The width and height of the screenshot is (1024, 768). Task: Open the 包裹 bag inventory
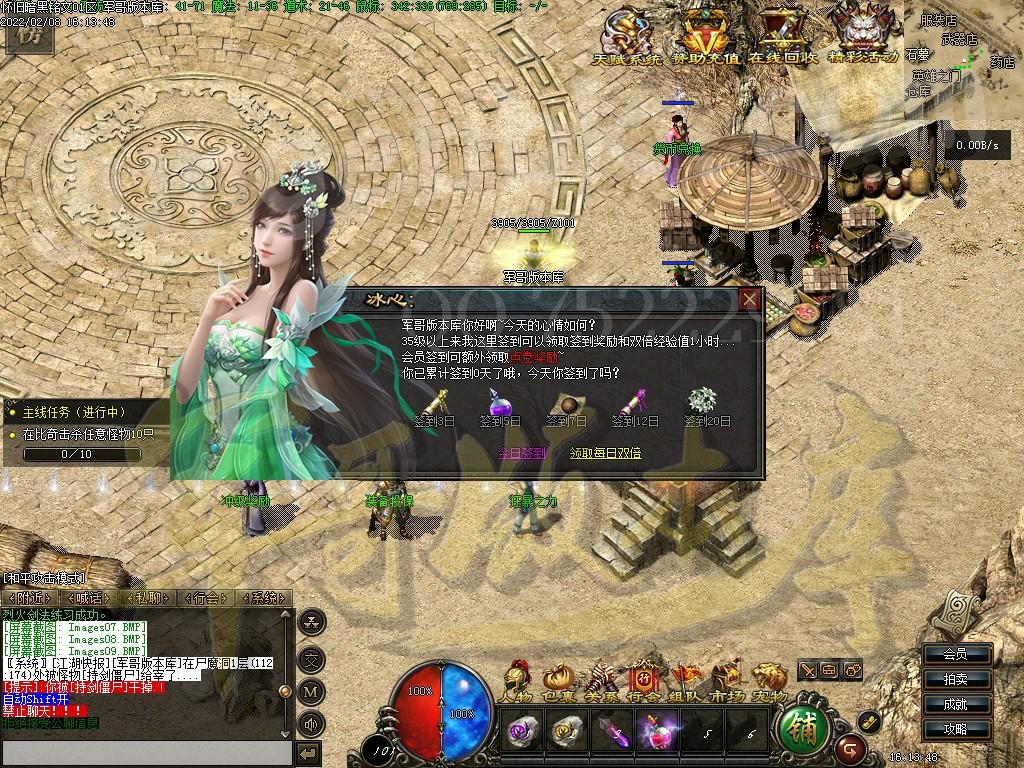coord(557,680)
